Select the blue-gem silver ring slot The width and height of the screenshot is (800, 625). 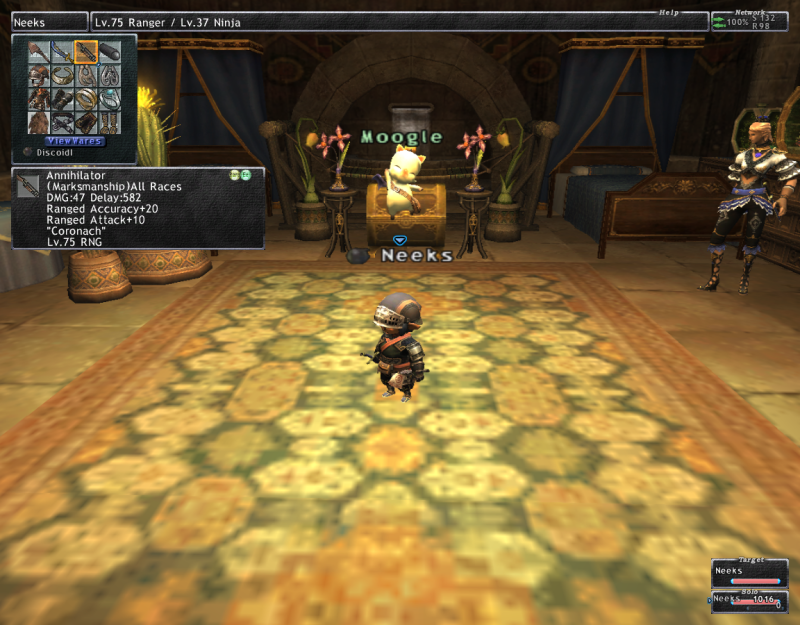pos(108,98)
